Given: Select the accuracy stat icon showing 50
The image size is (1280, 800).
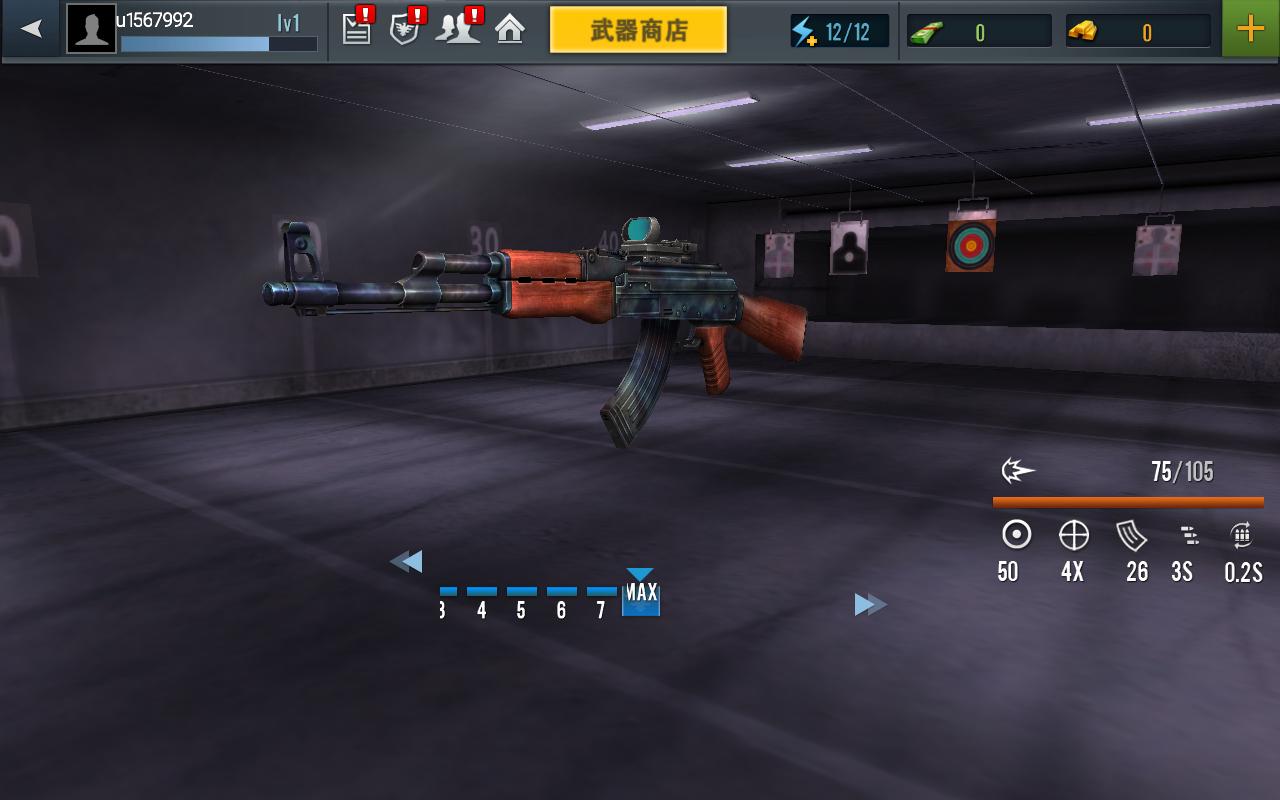Looking at the screenshot, I should 1016,536.
